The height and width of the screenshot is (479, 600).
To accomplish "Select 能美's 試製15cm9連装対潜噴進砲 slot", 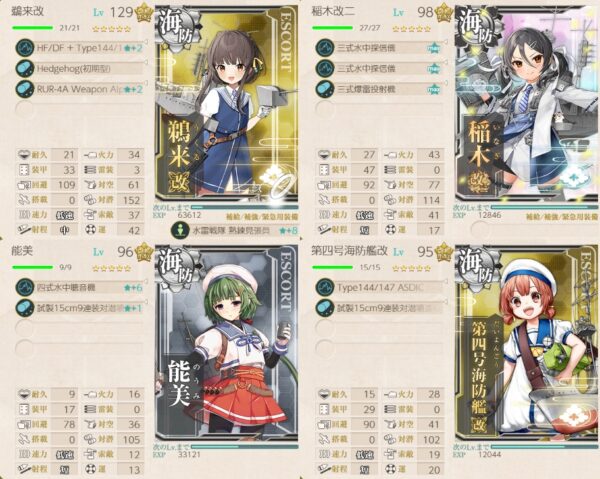I will 78,306.
